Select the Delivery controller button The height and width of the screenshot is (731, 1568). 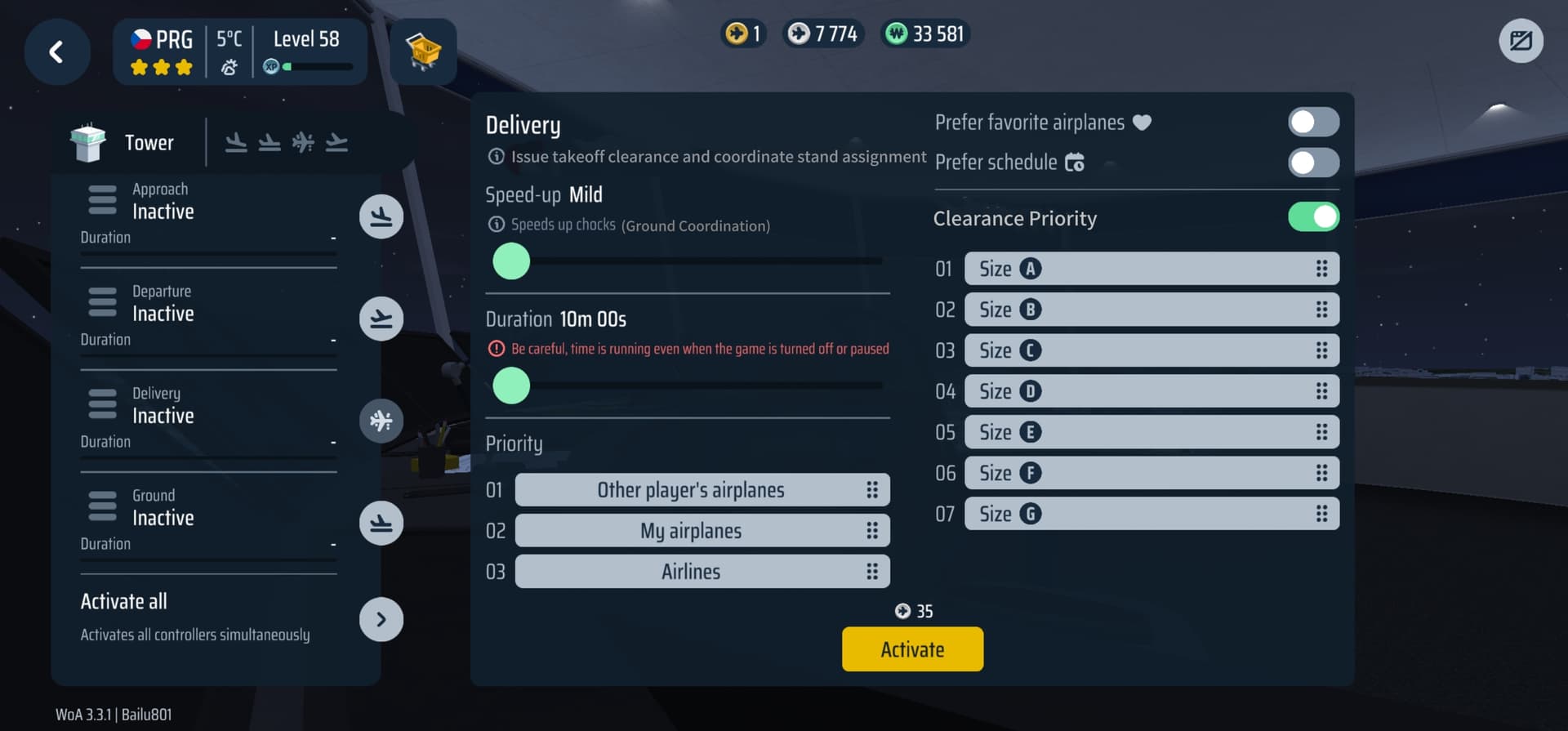(x=381, y=421)
